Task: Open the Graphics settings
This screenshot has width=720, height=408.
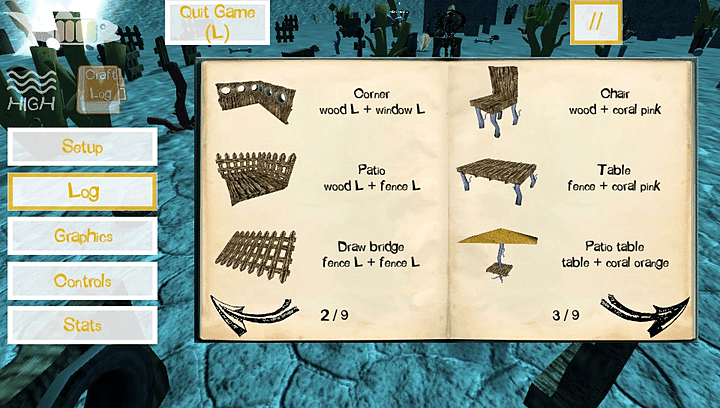Action: (x=82, y=237)
